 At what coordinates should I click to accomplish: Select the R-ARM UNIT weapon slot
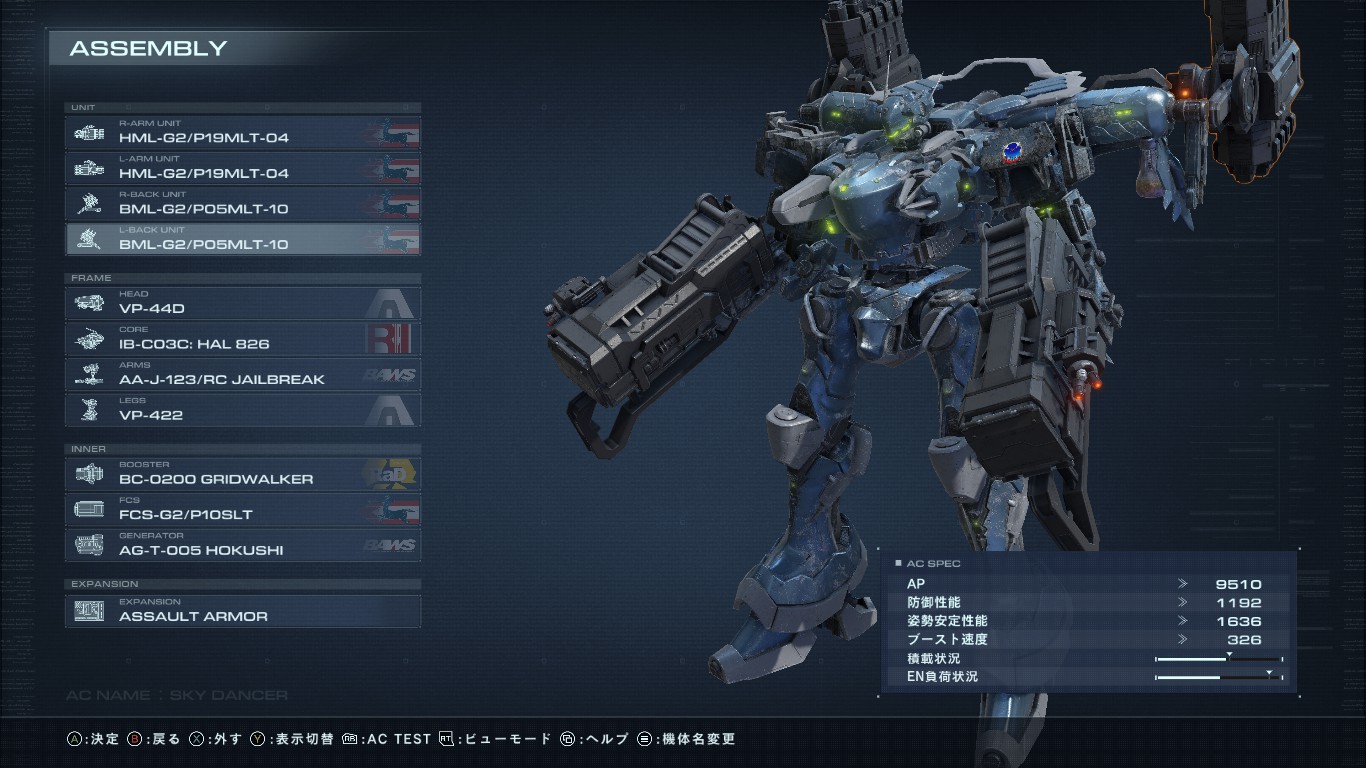(243, 132)
